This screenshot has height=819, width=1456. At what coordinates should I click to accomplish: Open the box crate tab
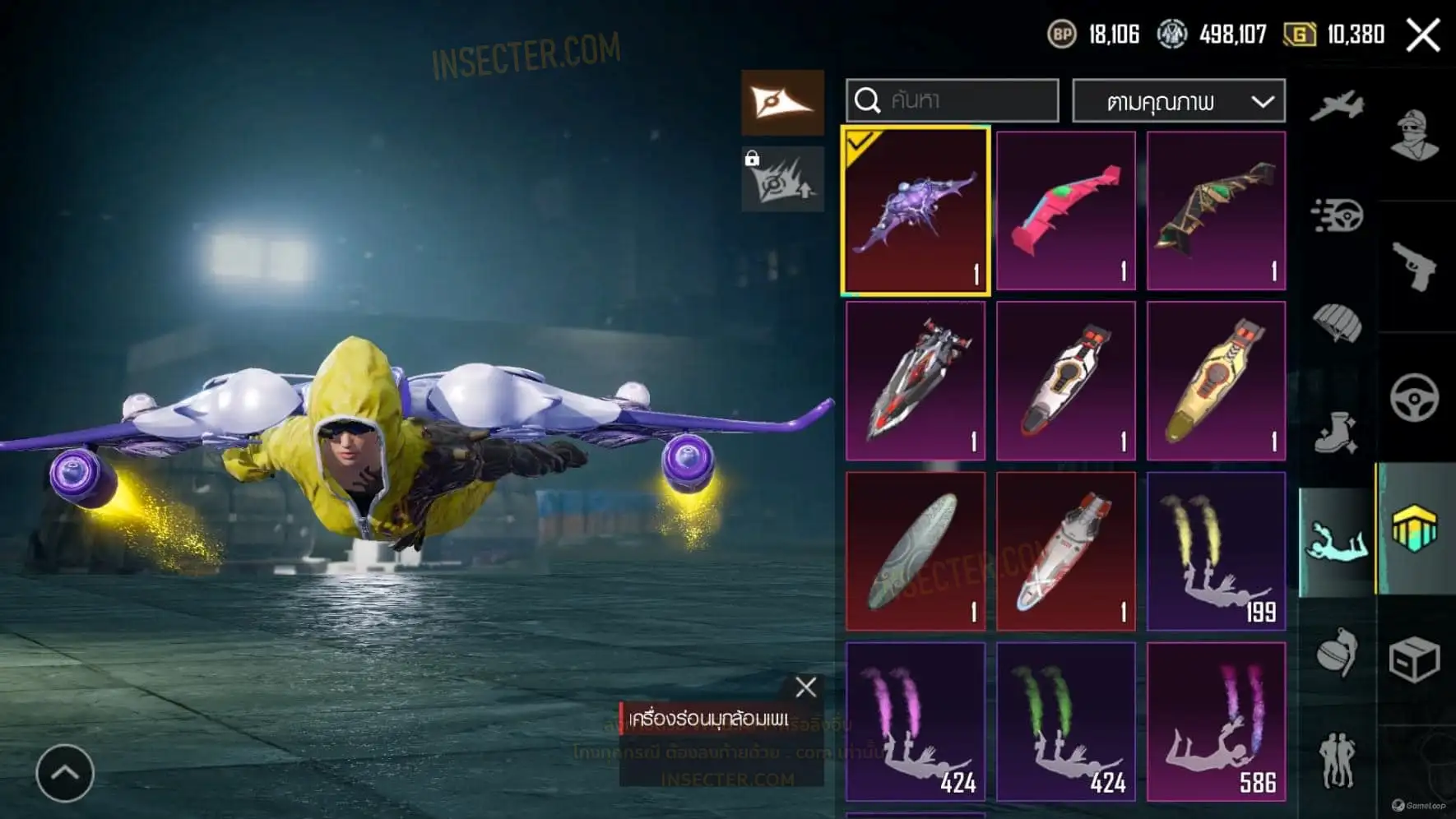[x=1415, y=659]
